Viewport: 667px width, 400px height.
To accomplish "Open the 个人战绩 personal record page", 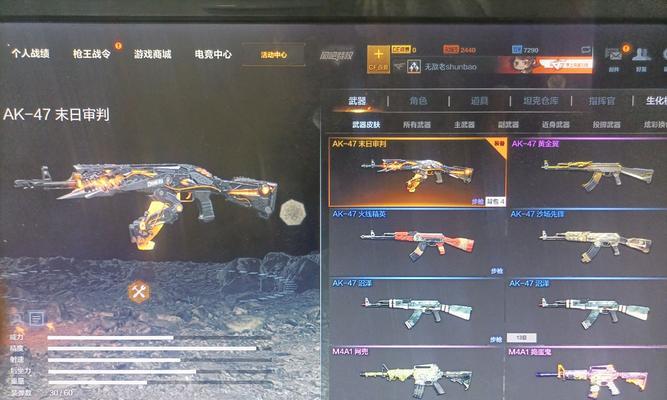I will point(30,54).
